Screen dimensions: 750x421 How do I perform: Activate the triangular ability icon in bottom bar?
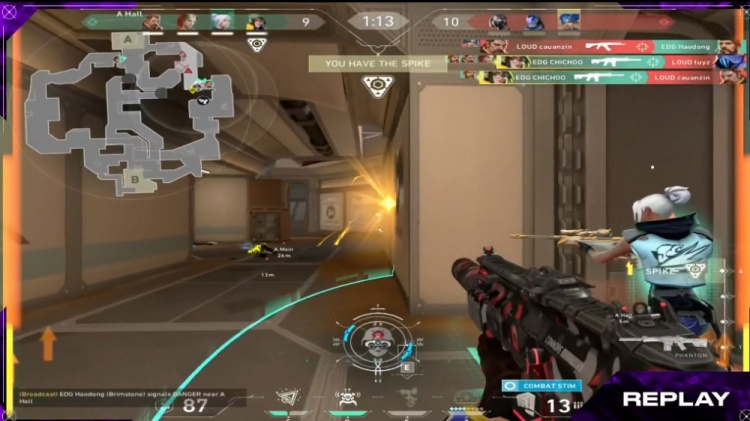(x=289, y=398)
